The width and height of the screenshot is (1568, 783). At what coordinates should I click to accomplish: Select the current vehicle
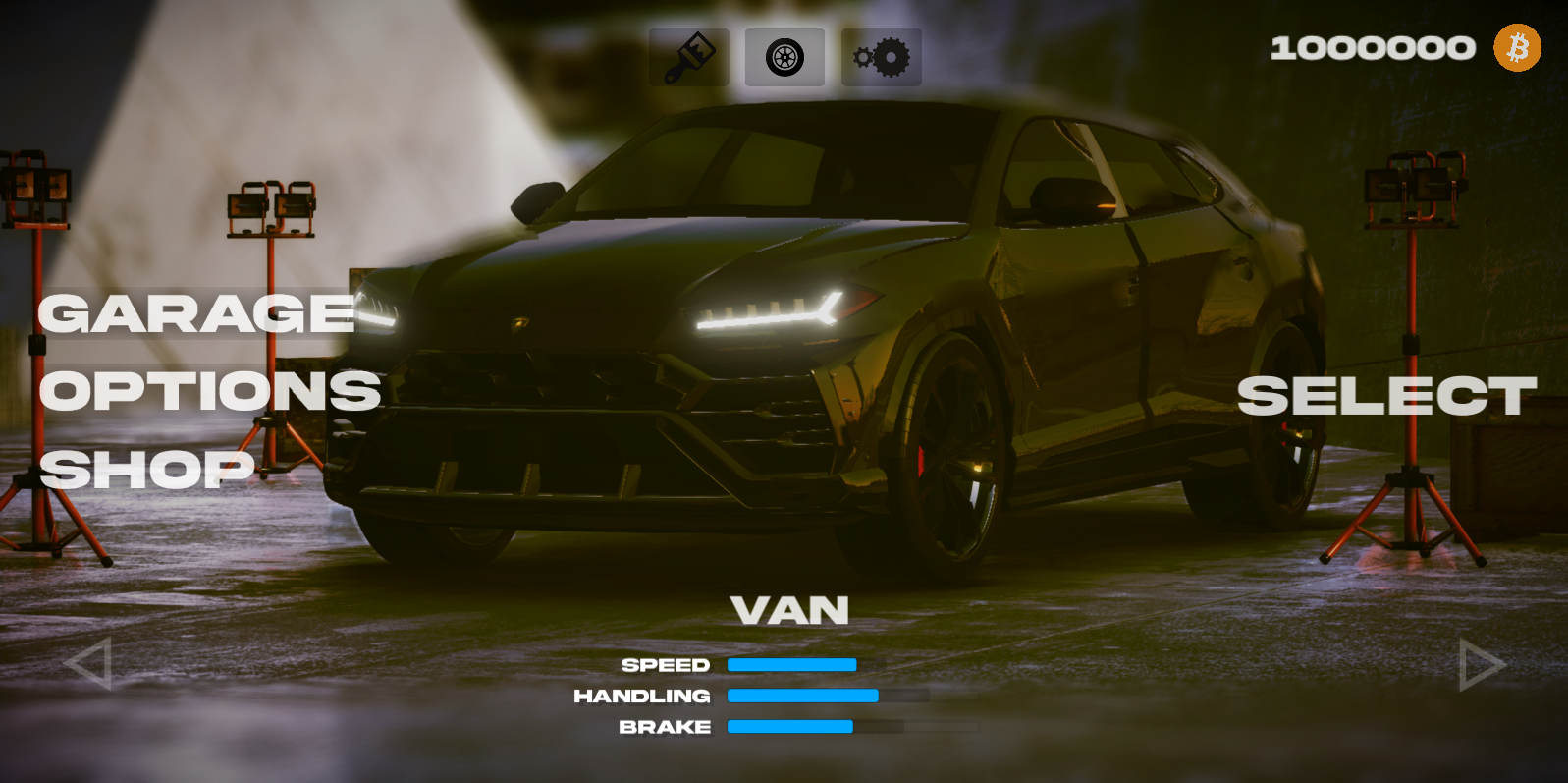coord(1385,396)
